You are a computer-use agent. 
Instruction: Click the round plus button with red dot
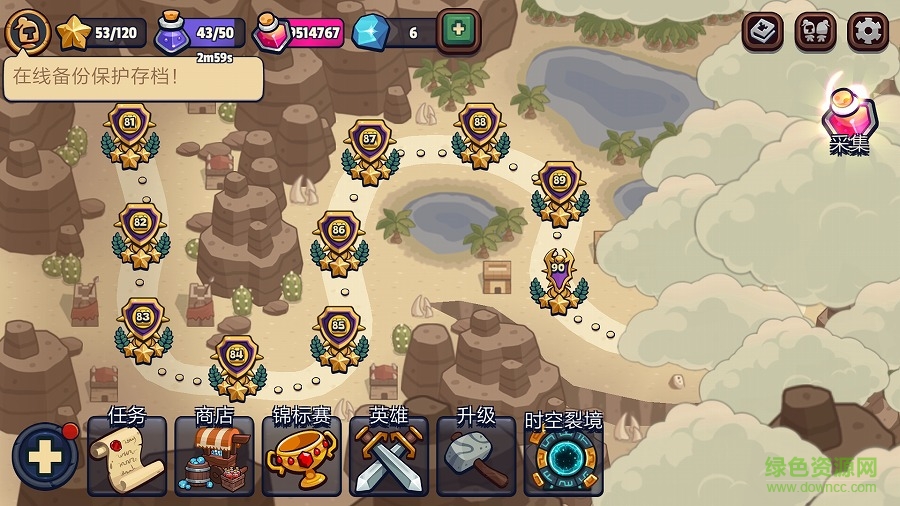44,457
